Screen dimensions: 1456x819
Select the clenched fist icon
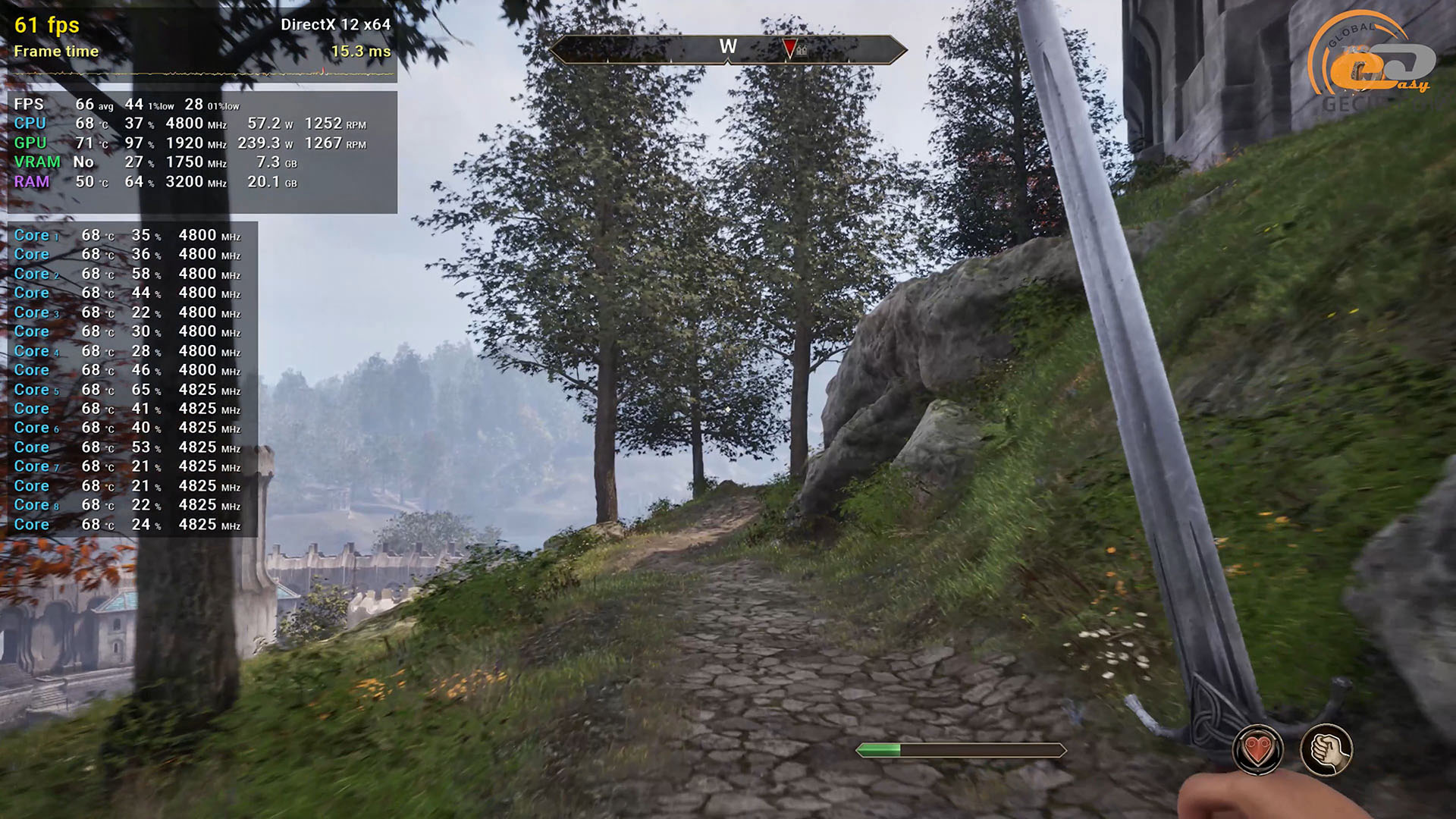point(1326,750)
